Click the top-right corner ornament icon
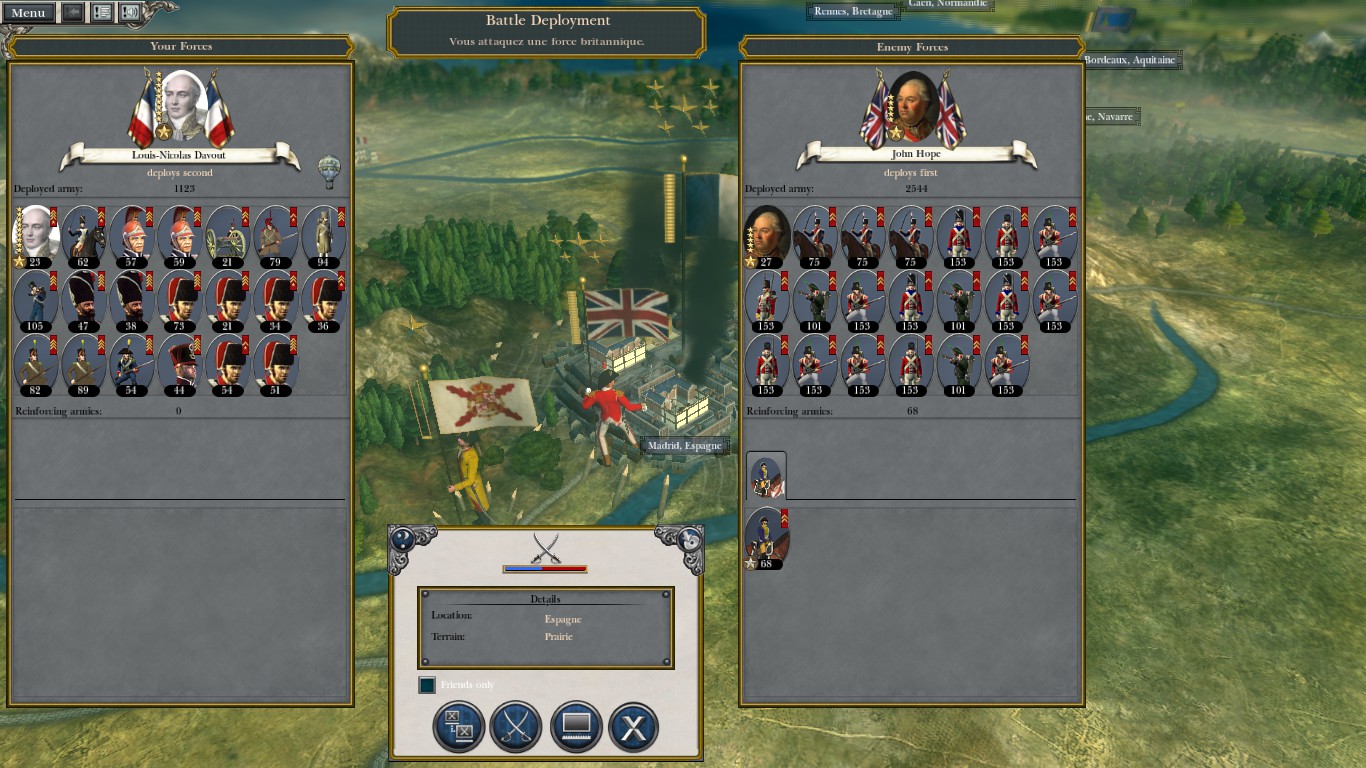This screenshot has width=1366, height=768. pos(689,539)
